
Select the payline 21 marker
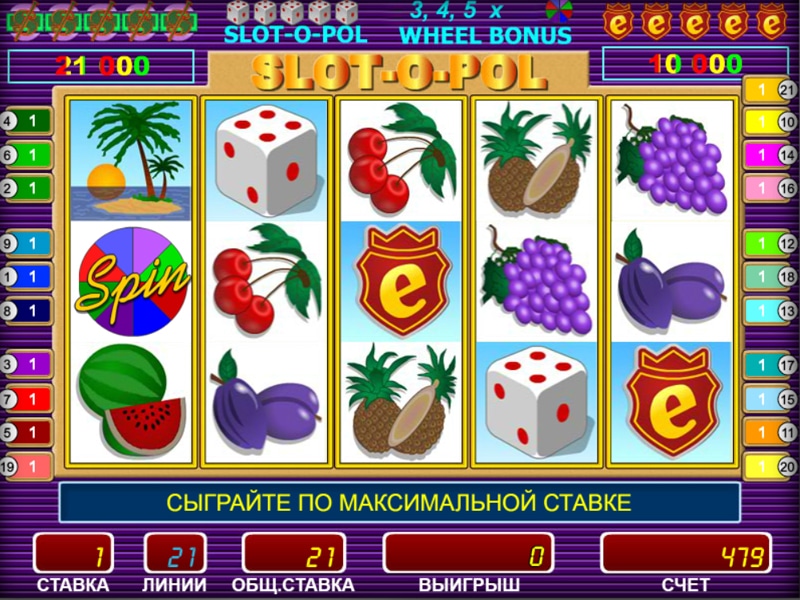pyautogui.click(x=770, y=90)
